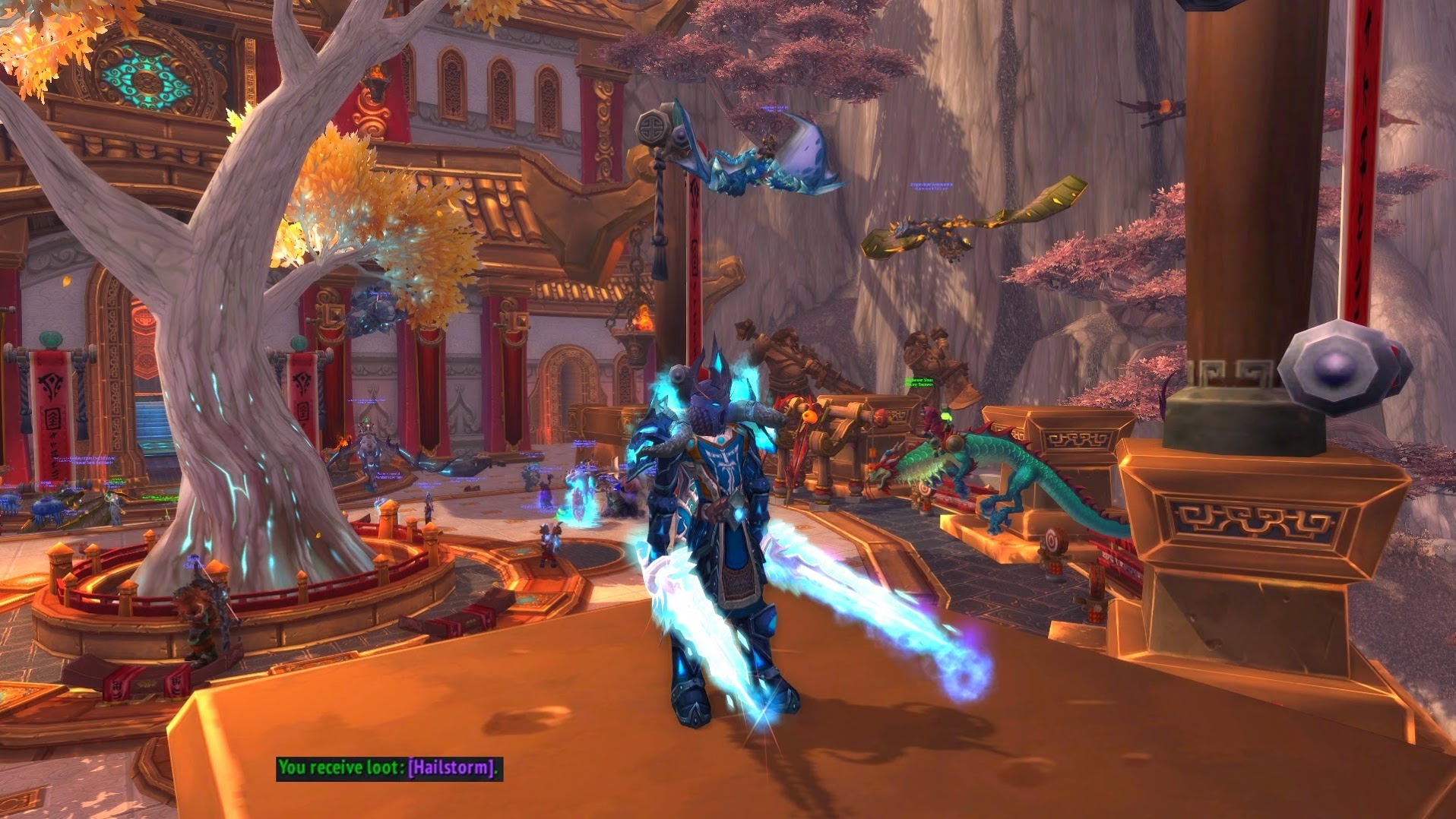The width and height of the screenshot is (1456, 819).
Task: Open the Hailstorm item link in loot message
Action: click(451, 767)
